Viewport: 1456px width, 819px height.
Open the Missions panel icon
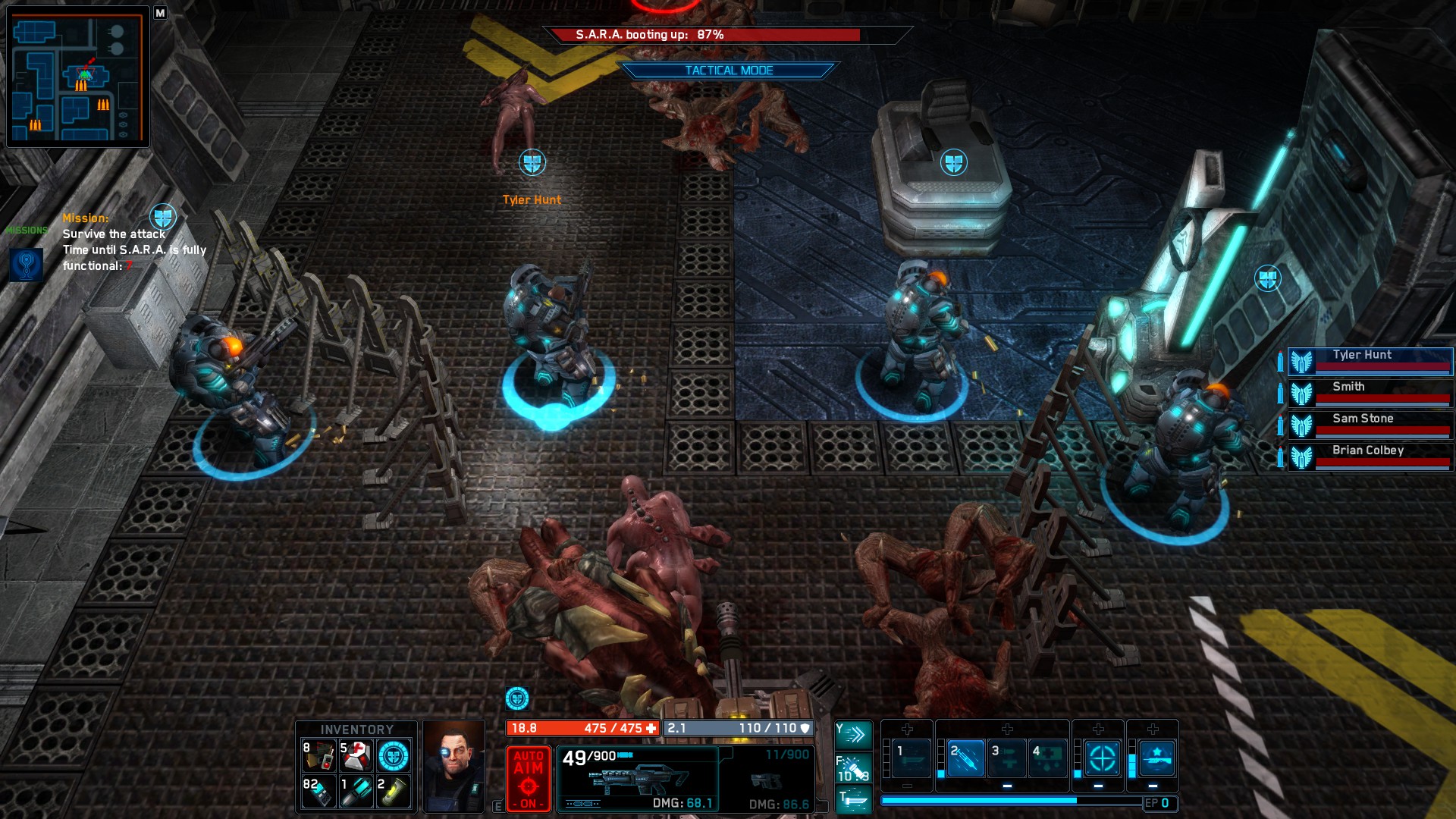click(26, 264)
